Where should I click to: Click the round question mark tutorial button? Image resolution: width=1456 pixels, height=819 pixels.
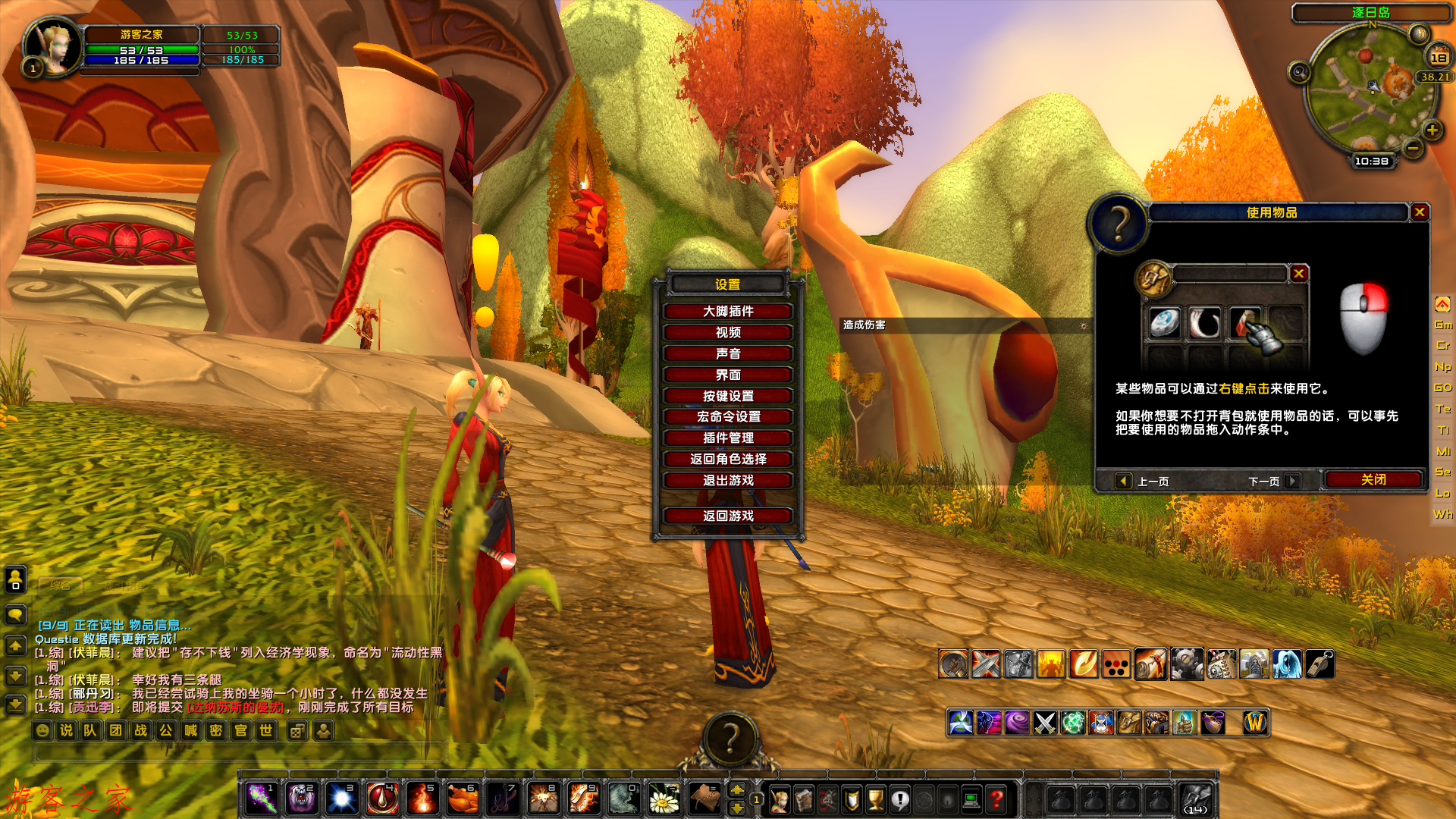tap(730, 737)
